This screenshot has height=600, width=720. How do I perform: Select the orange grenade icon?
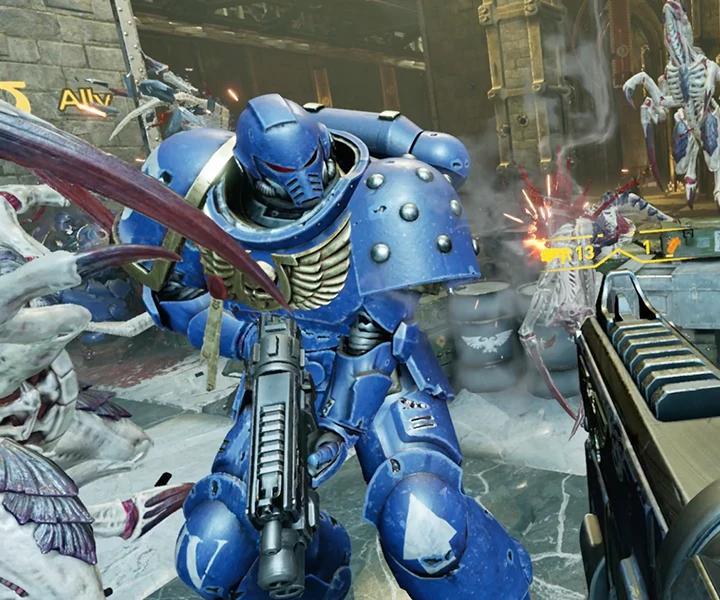673,245
